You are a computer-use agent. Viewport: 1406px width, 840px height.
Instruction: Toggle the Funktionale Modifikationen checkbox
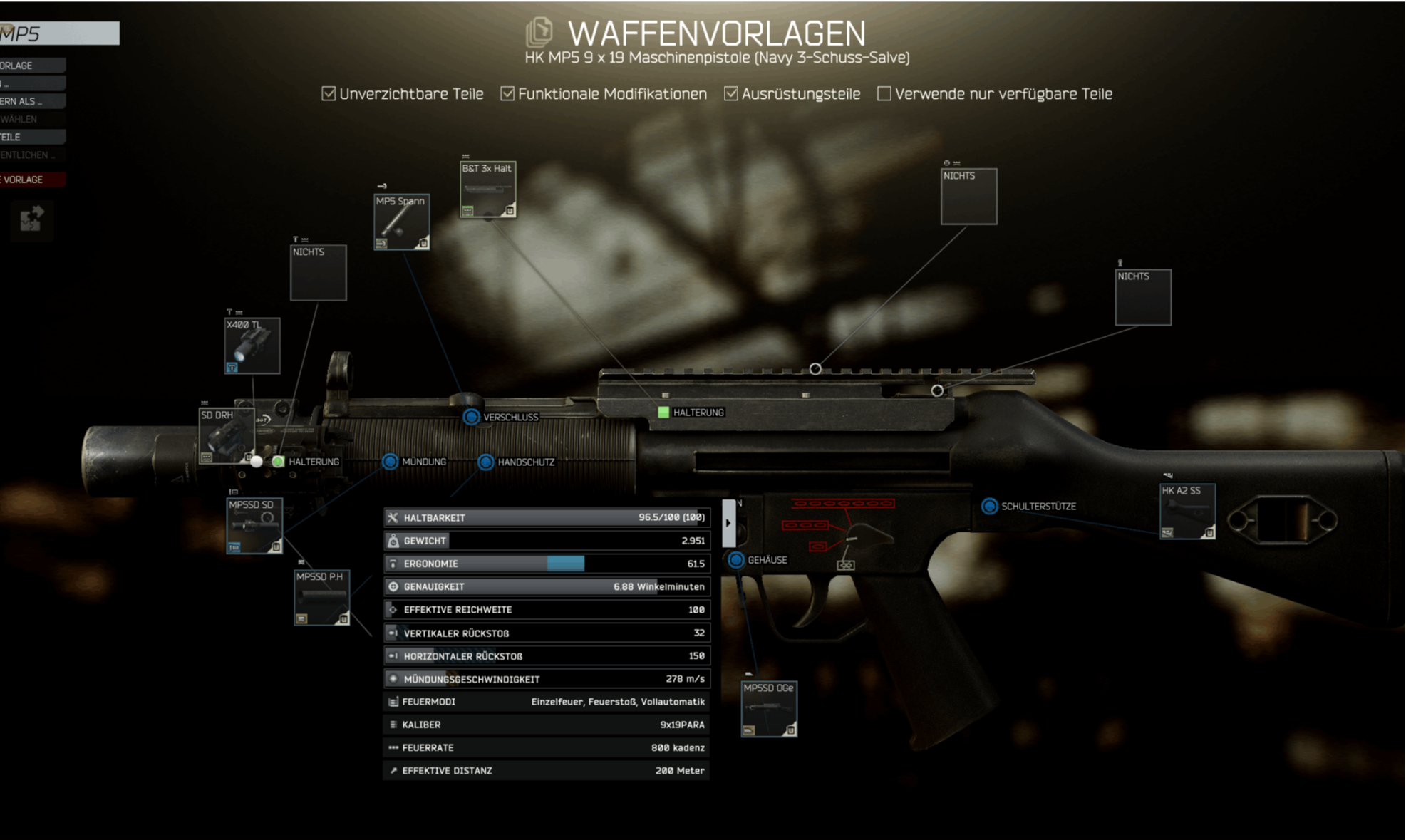[x=507, y=94]
